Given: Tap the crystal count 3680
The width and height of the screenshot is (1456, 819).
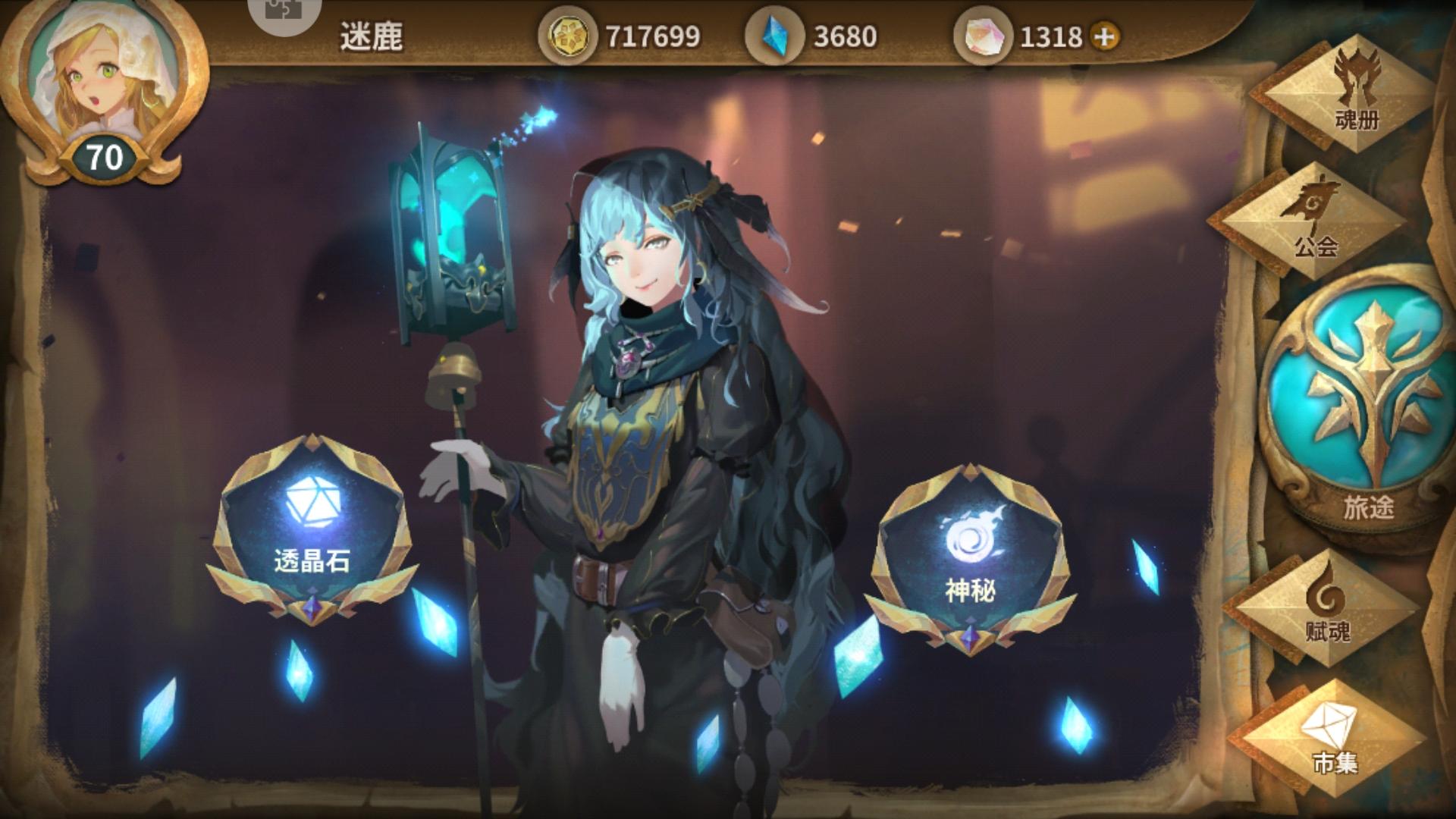Looking at the screenshot, I should coord(844,34).
